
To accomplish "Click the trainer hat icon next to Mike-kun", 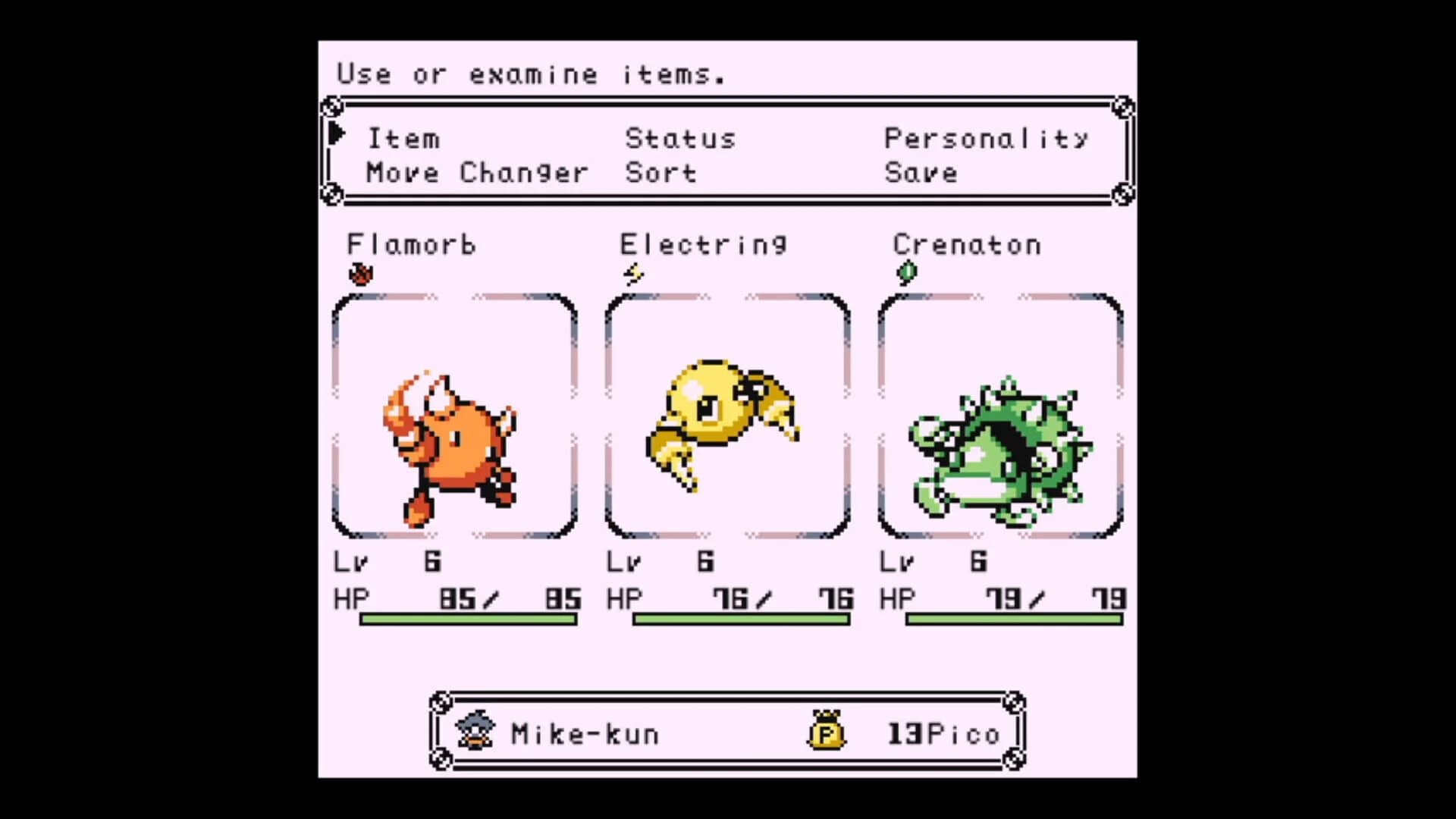I will tap(474, 730).
